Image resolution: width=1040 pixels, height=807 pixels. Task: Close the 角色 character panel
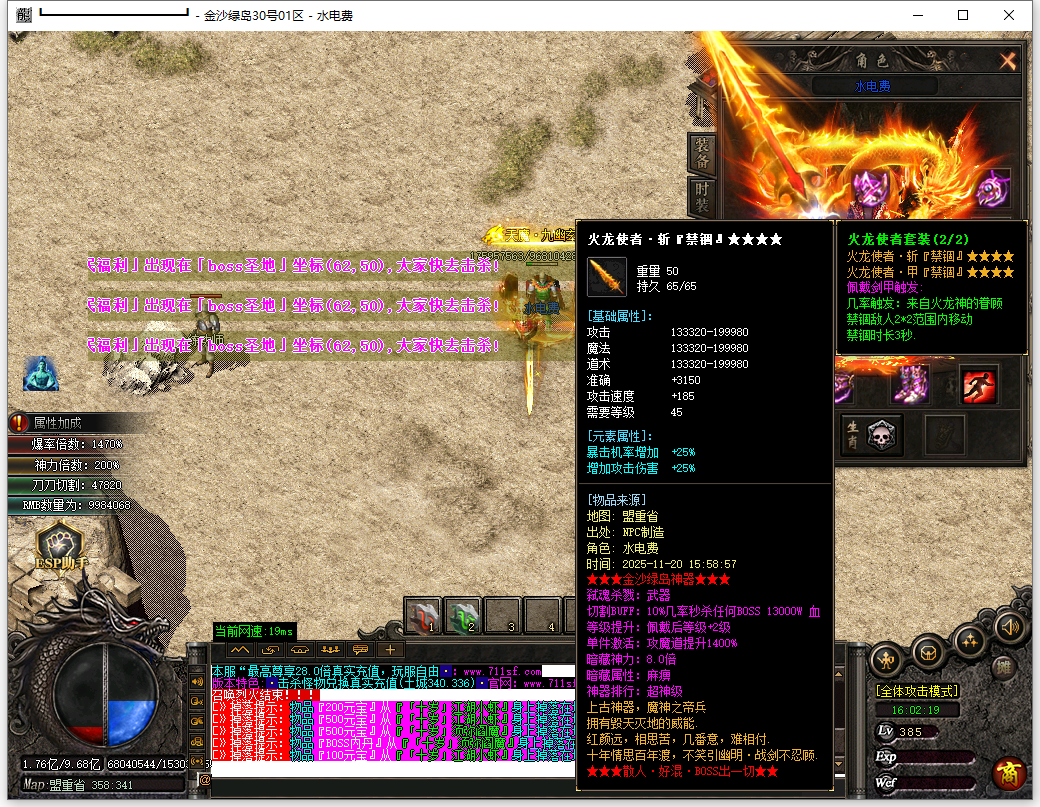1007,61
